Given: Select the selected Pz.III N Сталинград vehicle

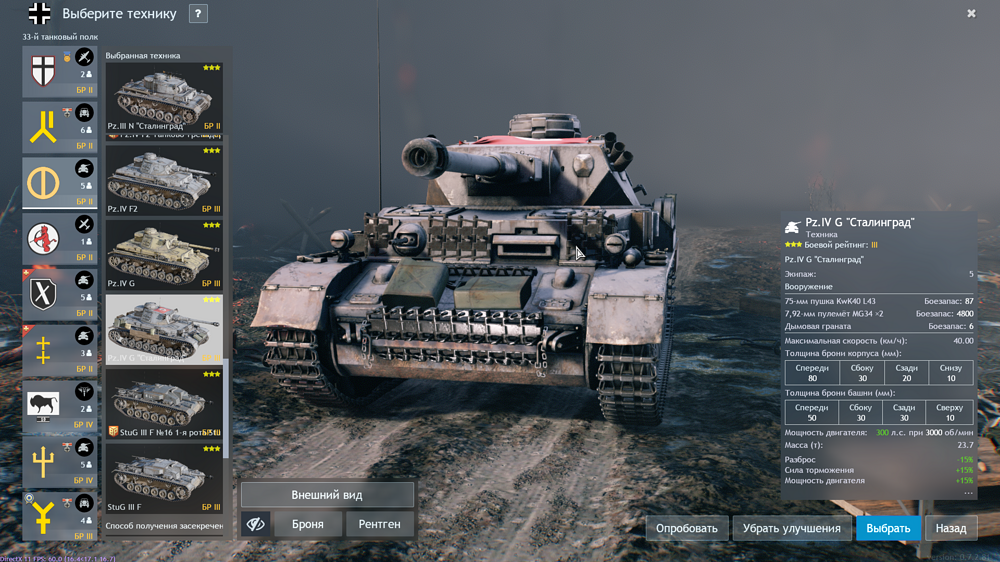Looking at the screenshot, I should pos(164,97).
